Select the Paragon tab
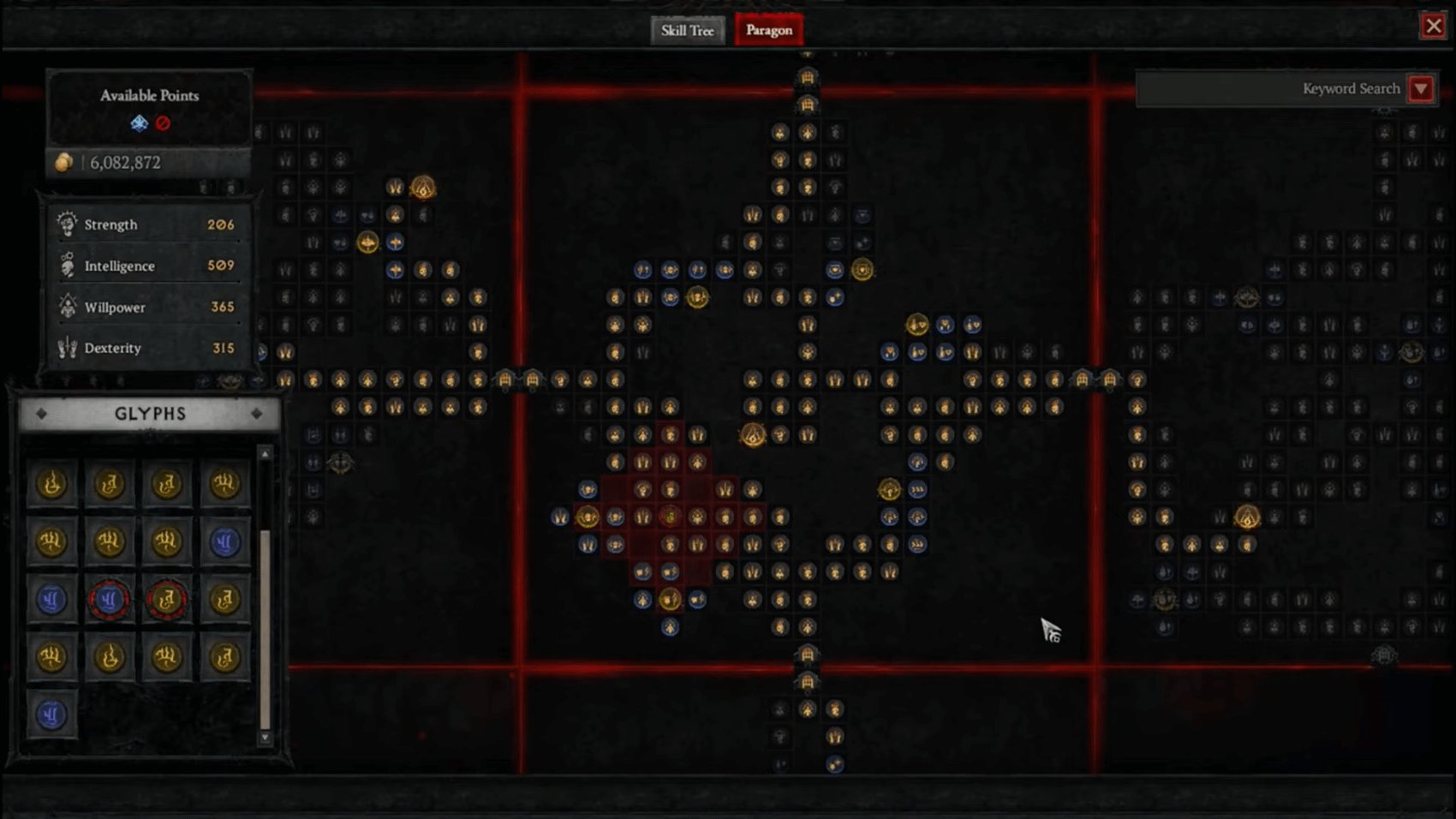This screenshot has height=819, width=1456. click(x=768, y=30)
